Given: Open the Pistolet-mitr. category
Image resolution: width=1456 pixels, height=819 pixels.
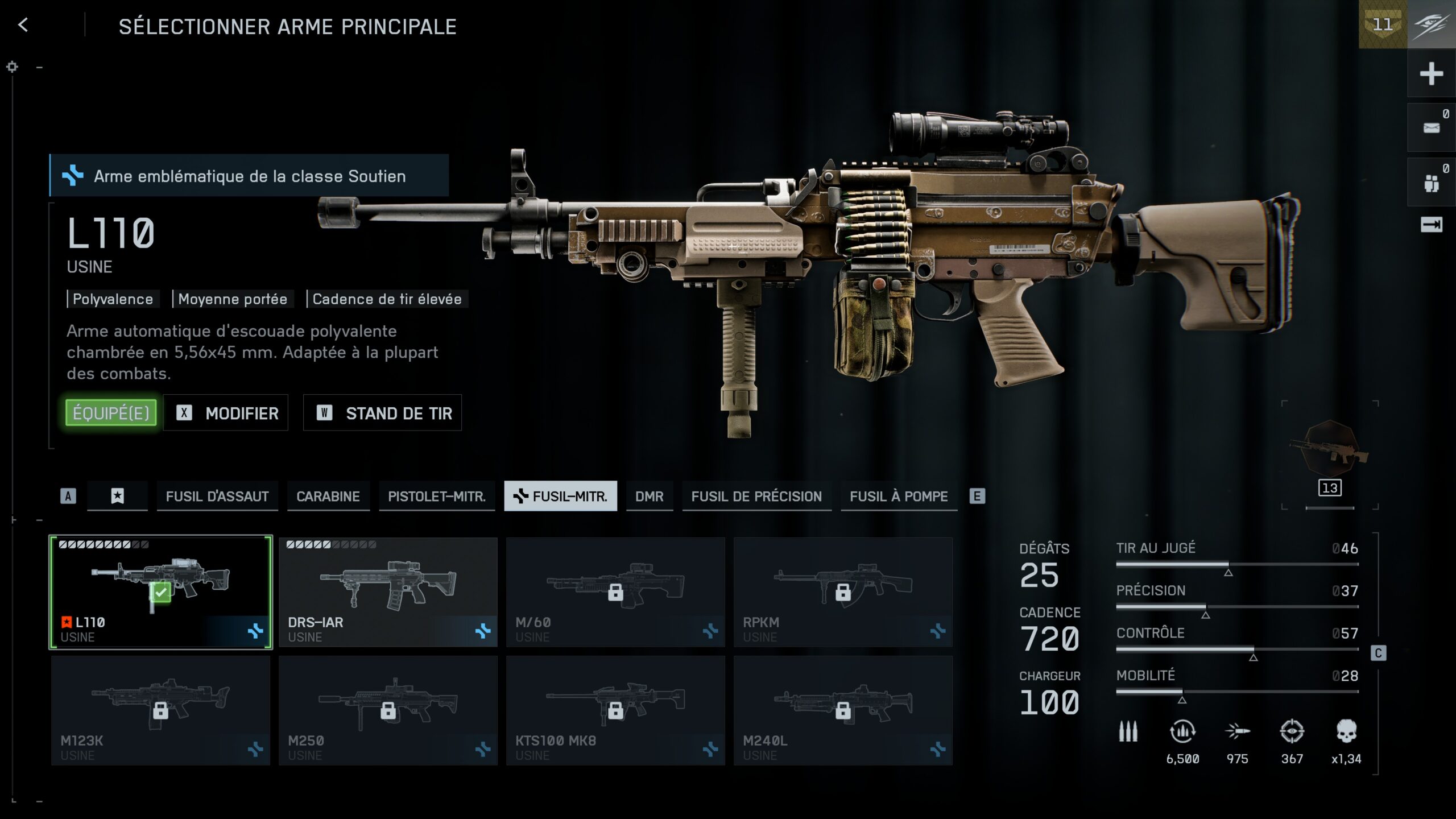Looking at the screenshot, I should click(x=437, y=497).
